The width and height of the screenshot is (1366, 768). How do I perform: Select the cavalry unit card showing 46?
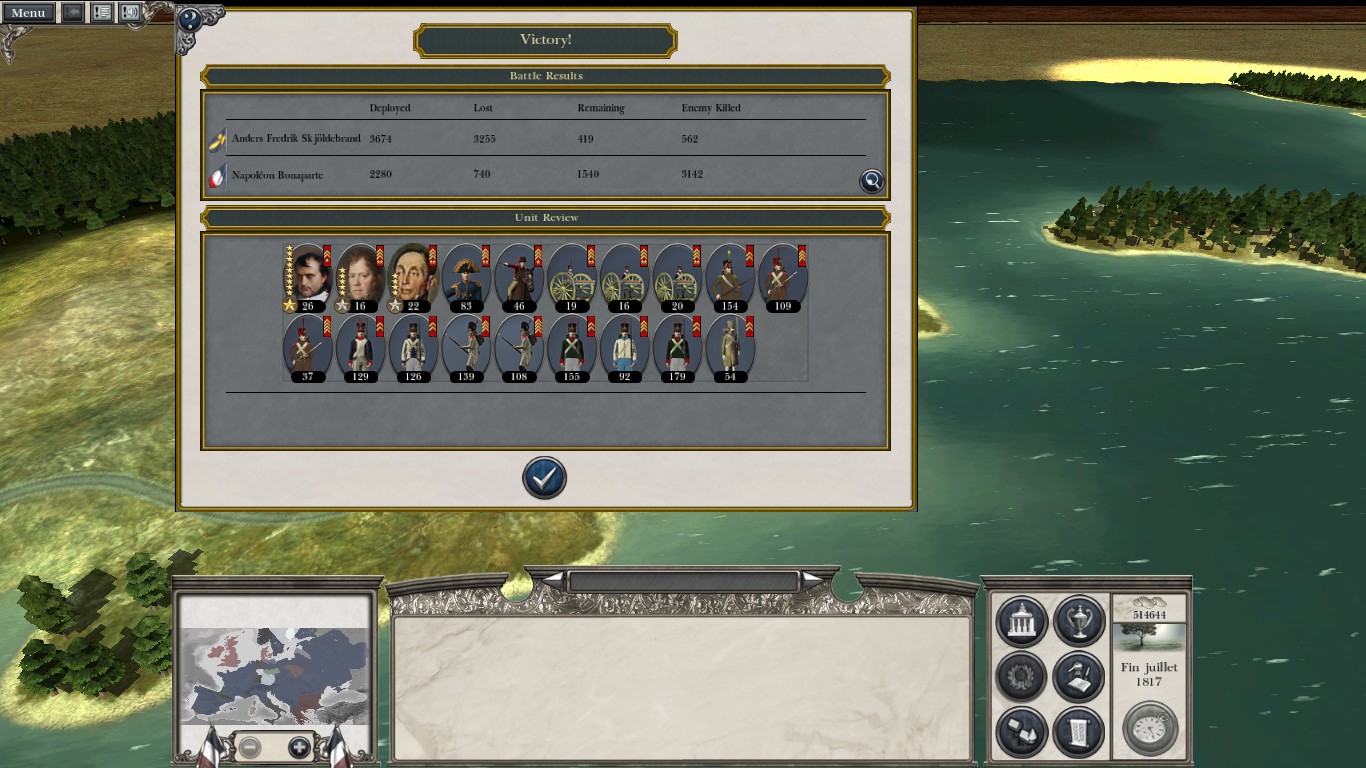coord(518,276)
